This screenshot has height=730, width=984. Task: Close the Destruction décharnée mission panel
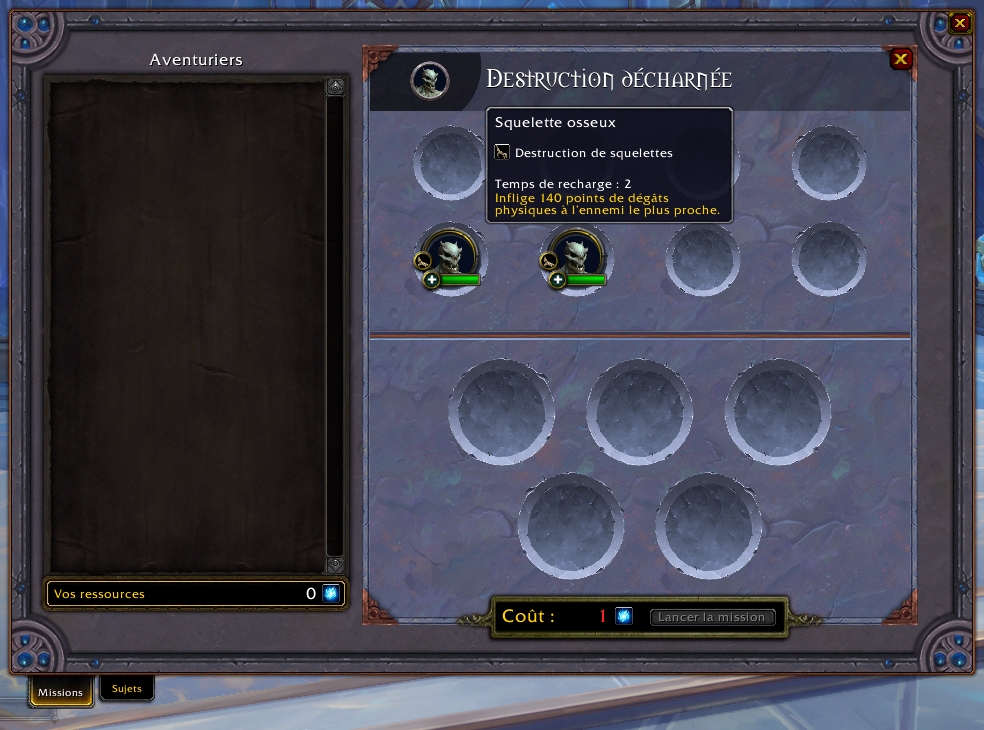901,59
